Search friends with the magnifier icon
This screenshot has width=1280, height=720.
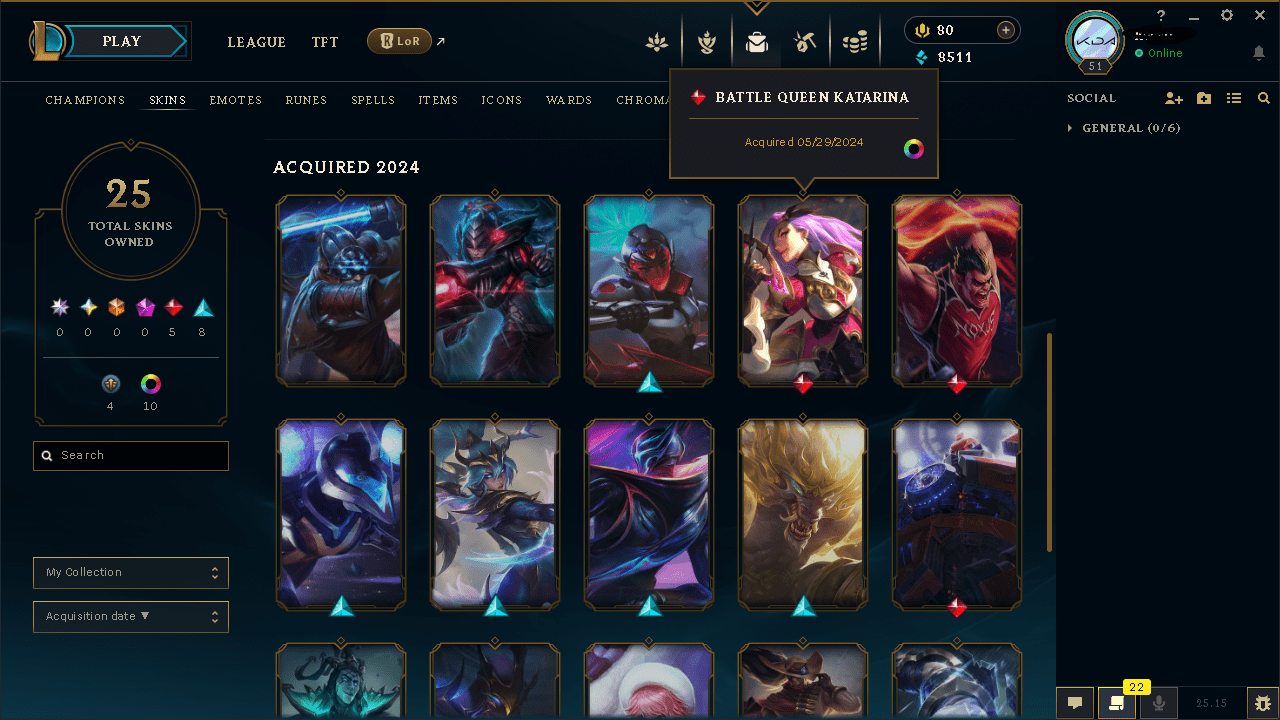(1263, 98)
